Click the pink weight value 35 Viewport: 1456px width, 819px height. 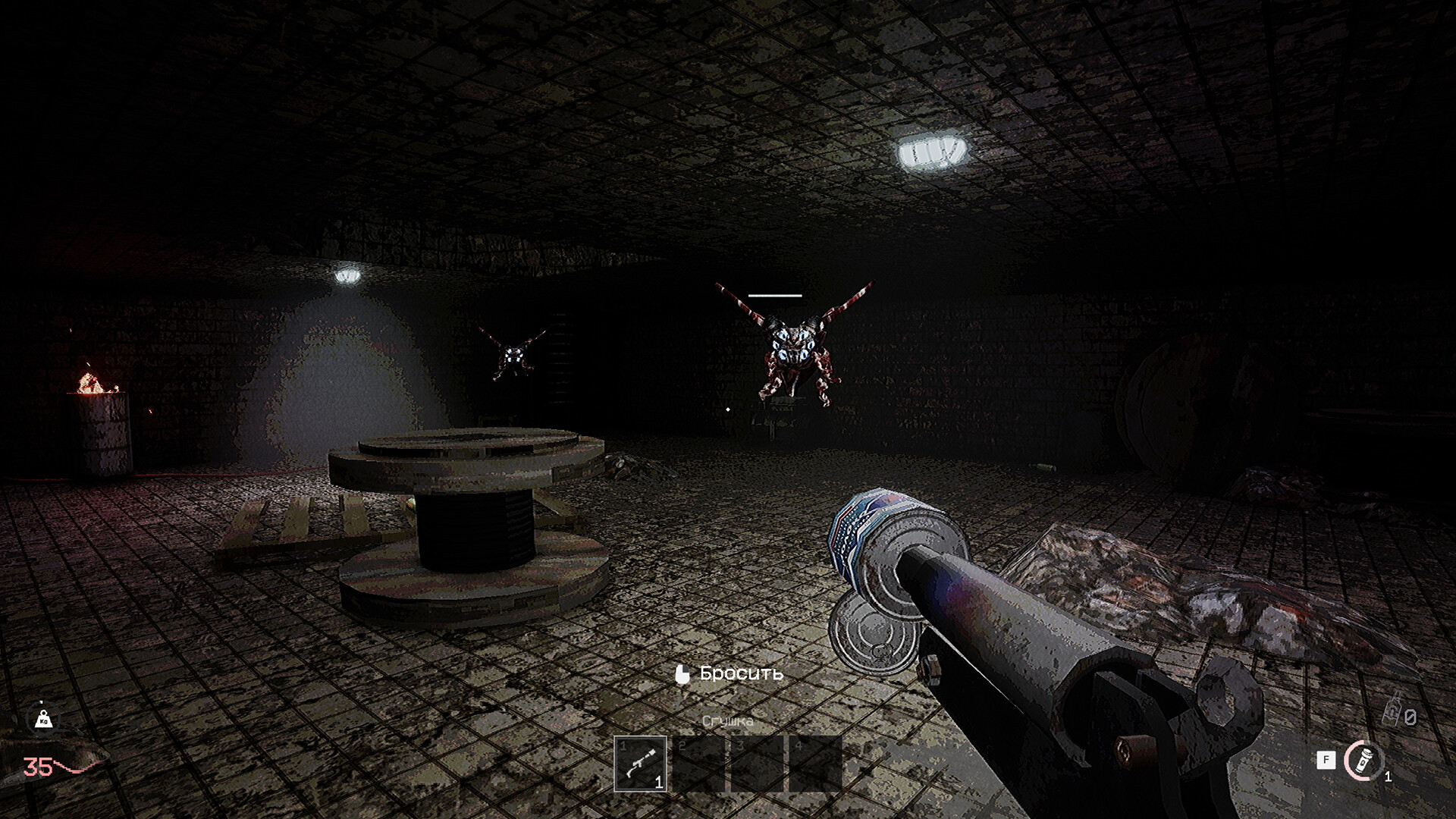coord(36,766)
